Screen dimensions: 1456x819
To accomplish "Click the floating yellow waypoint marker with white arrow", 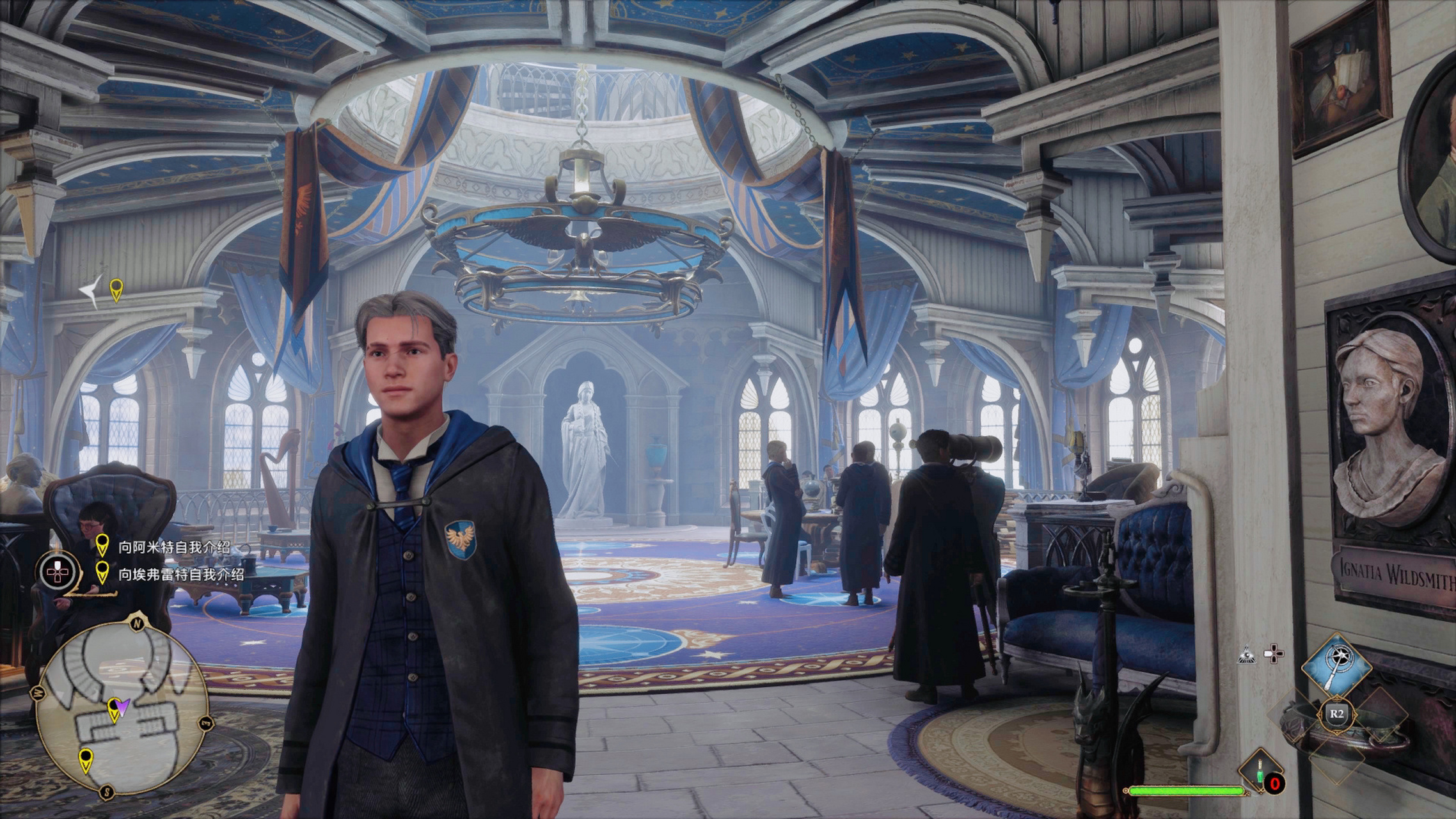I will pyautogui.click(x=116, y=289).
